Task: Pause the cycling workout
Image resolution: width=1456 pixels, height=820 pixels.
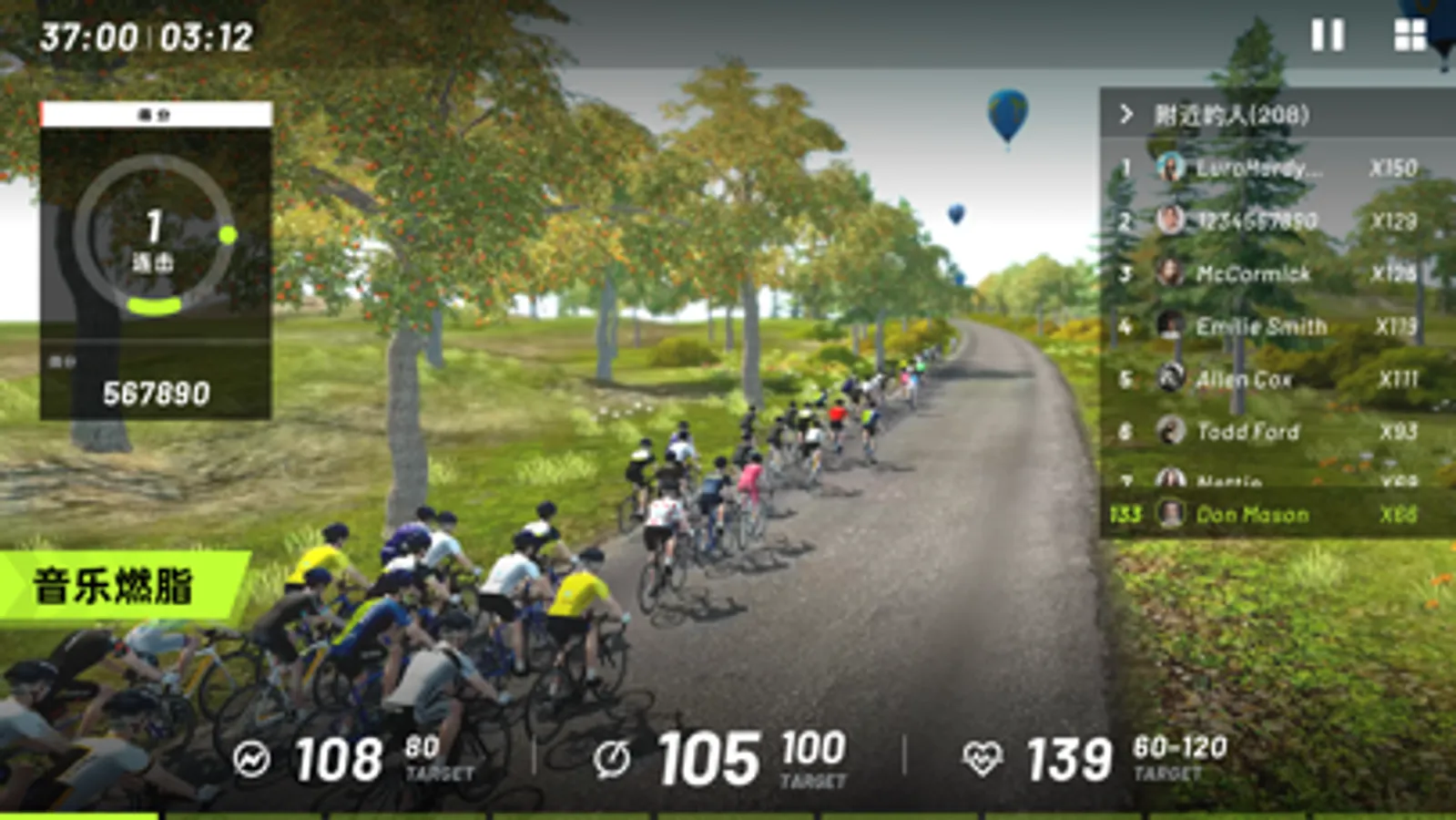Action: pos(1327,36)
